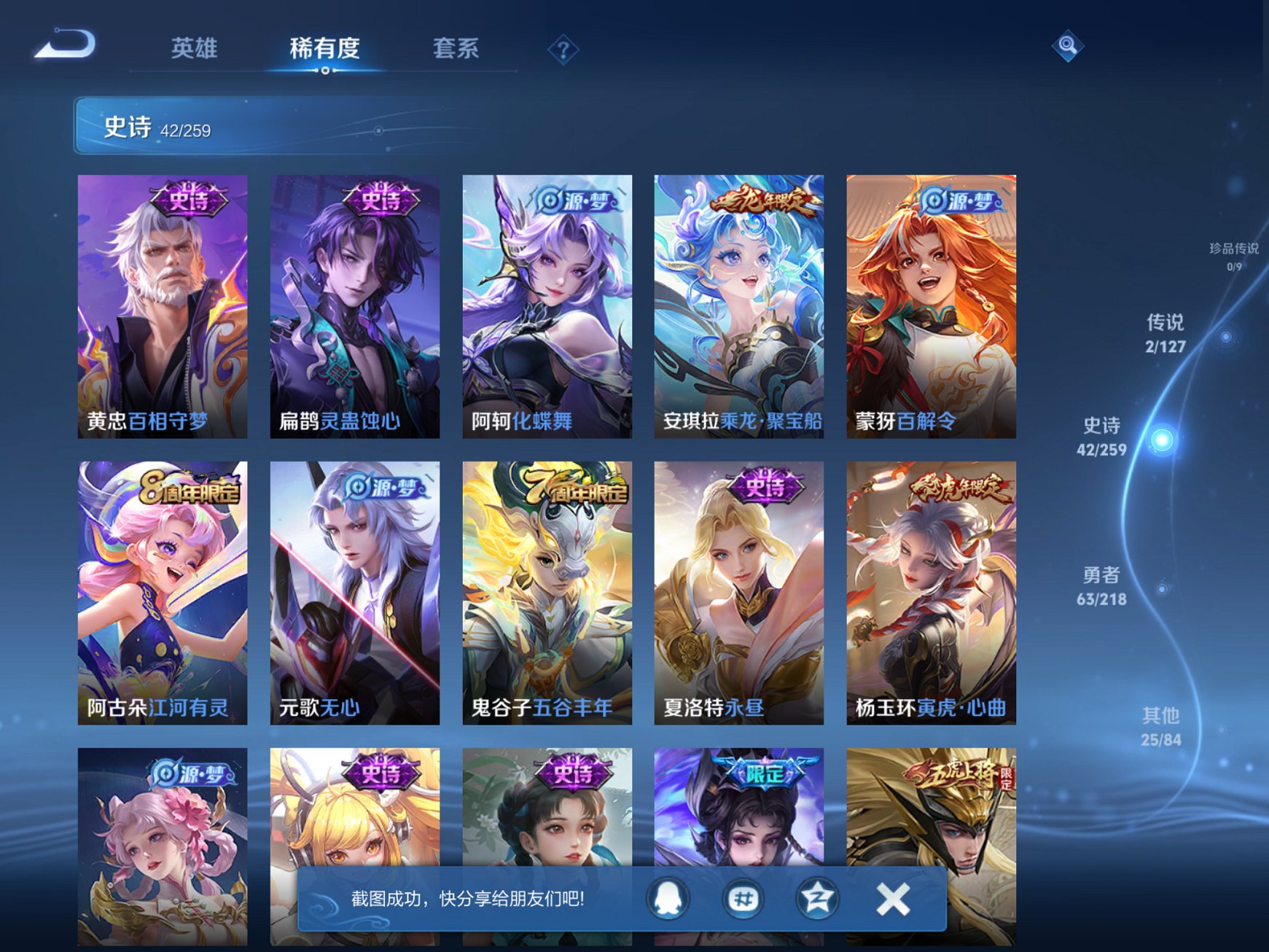Share screenshot via the QQ penguin icon
The width and height of the screenshot is (1269, 952).
click(667, 899)
